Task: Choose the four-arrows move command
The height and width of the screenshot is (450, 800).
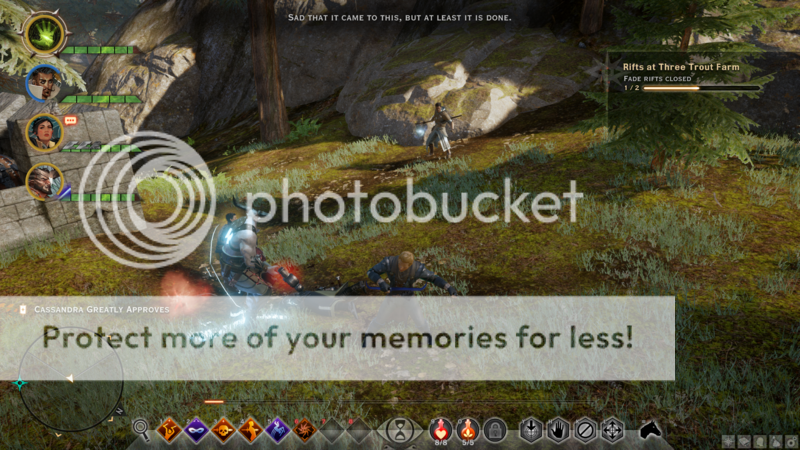Action: tap(612, 430)
